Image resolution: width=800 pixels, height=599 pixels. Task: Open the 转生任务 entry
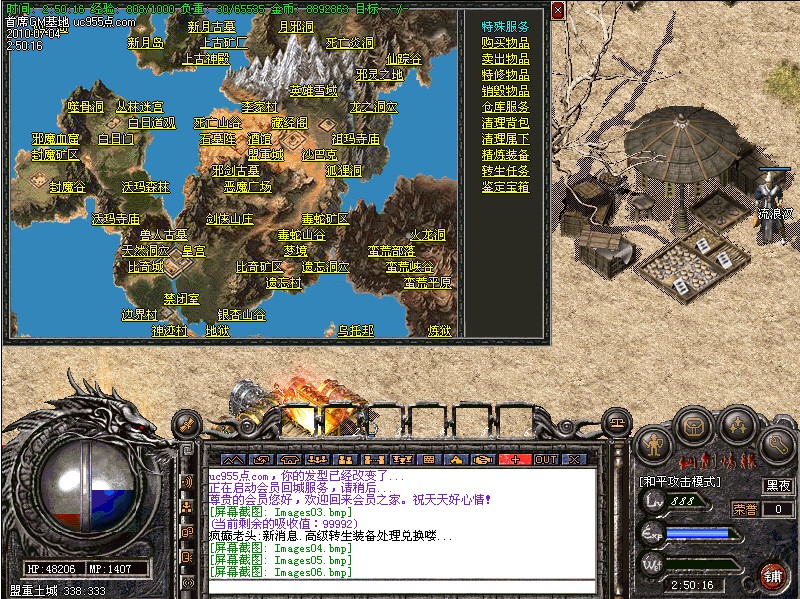[x=505, y=171]
